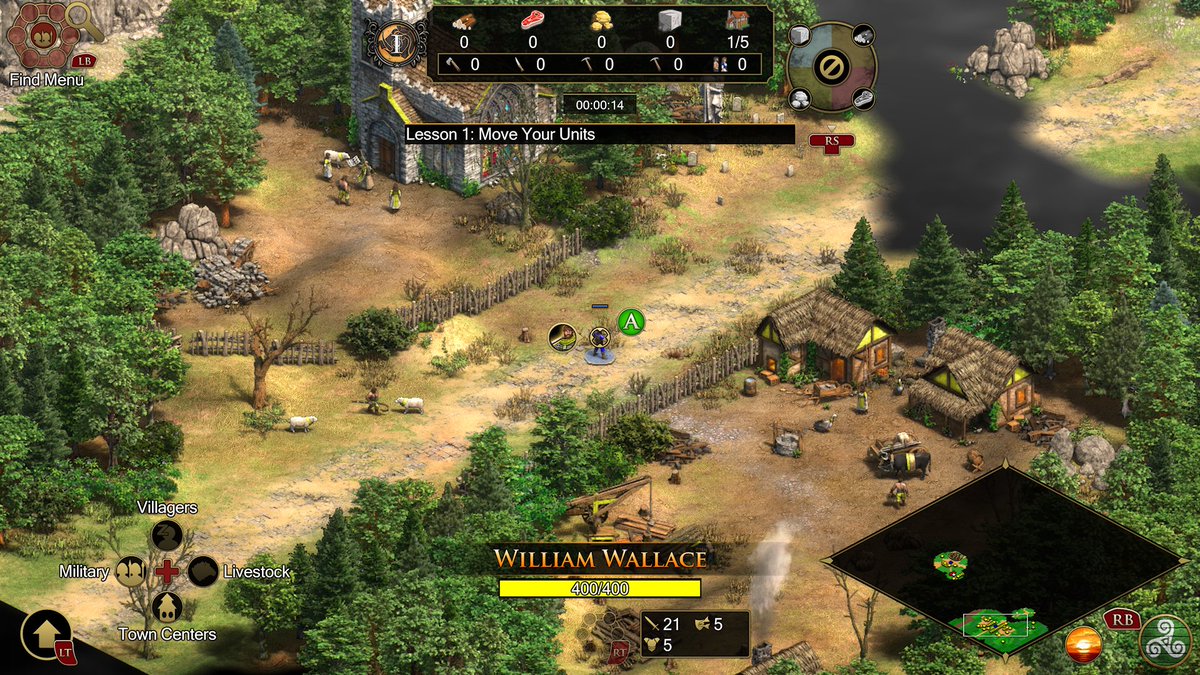Click the magnifying glass find icon
The width and height of the screenshot is (1200, 675).
coord(87,20)
